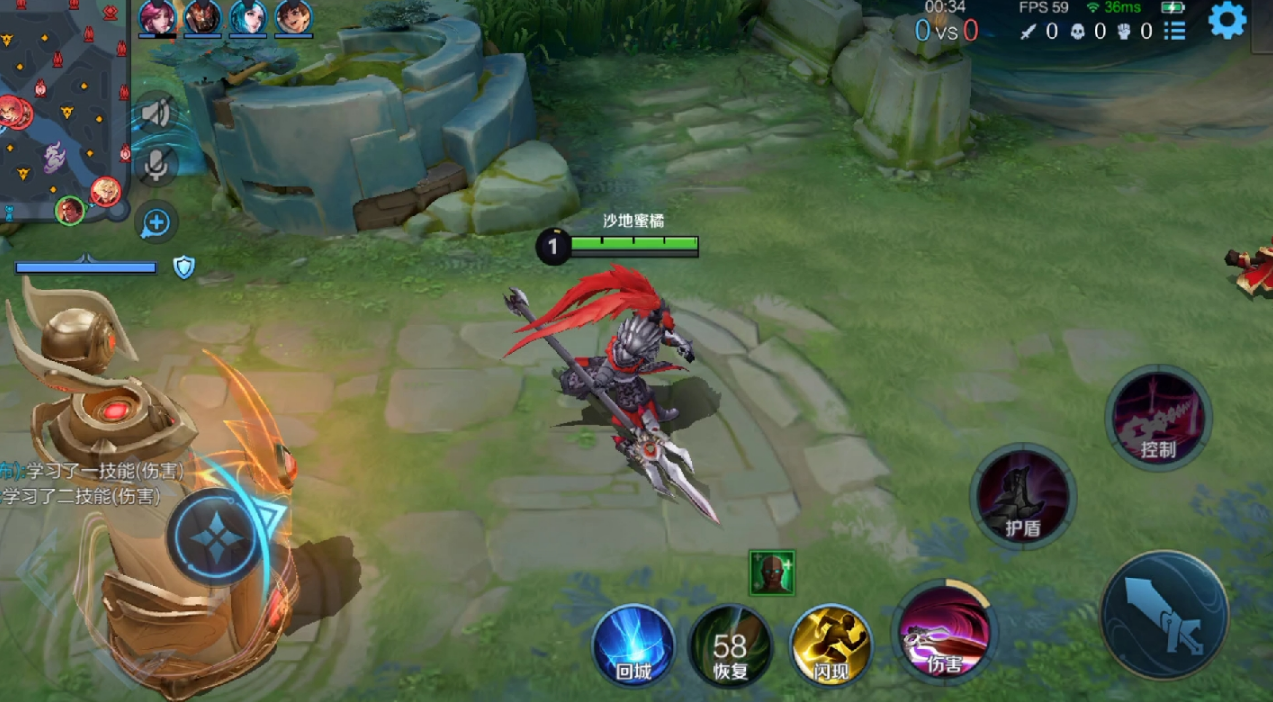Activate the 控制 control skill

coord(1158,418)
